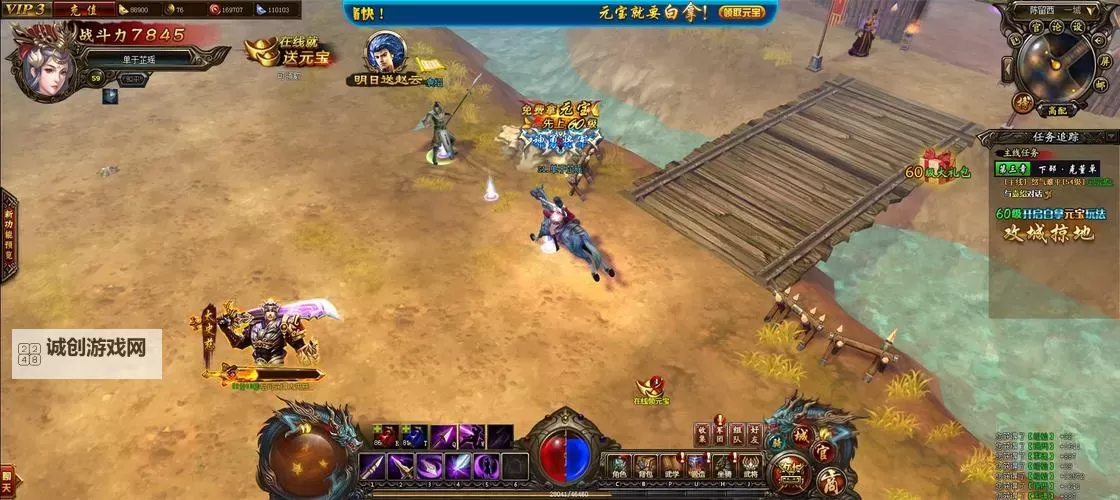
Task: Click the 在线领元宝 floating icon
Action: (x=652, y=389)
